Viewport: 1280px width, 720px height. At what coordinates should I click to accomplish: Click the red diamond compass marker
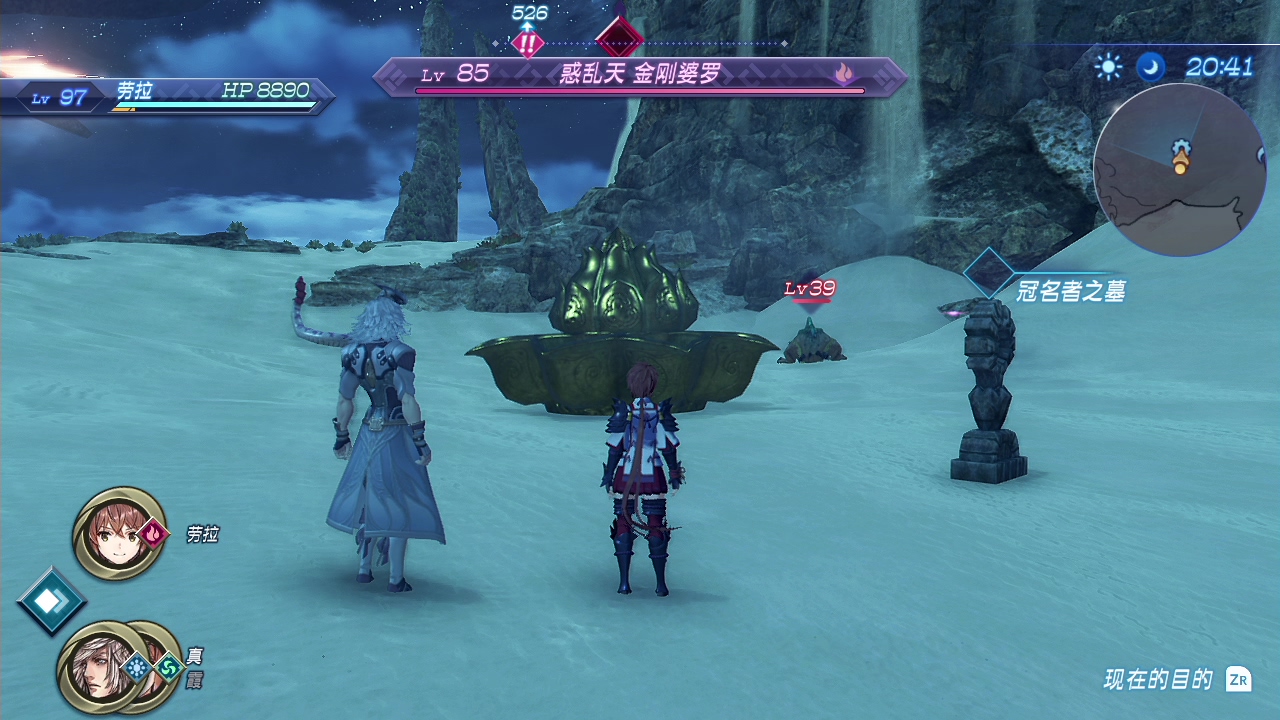tap(619, 40)
